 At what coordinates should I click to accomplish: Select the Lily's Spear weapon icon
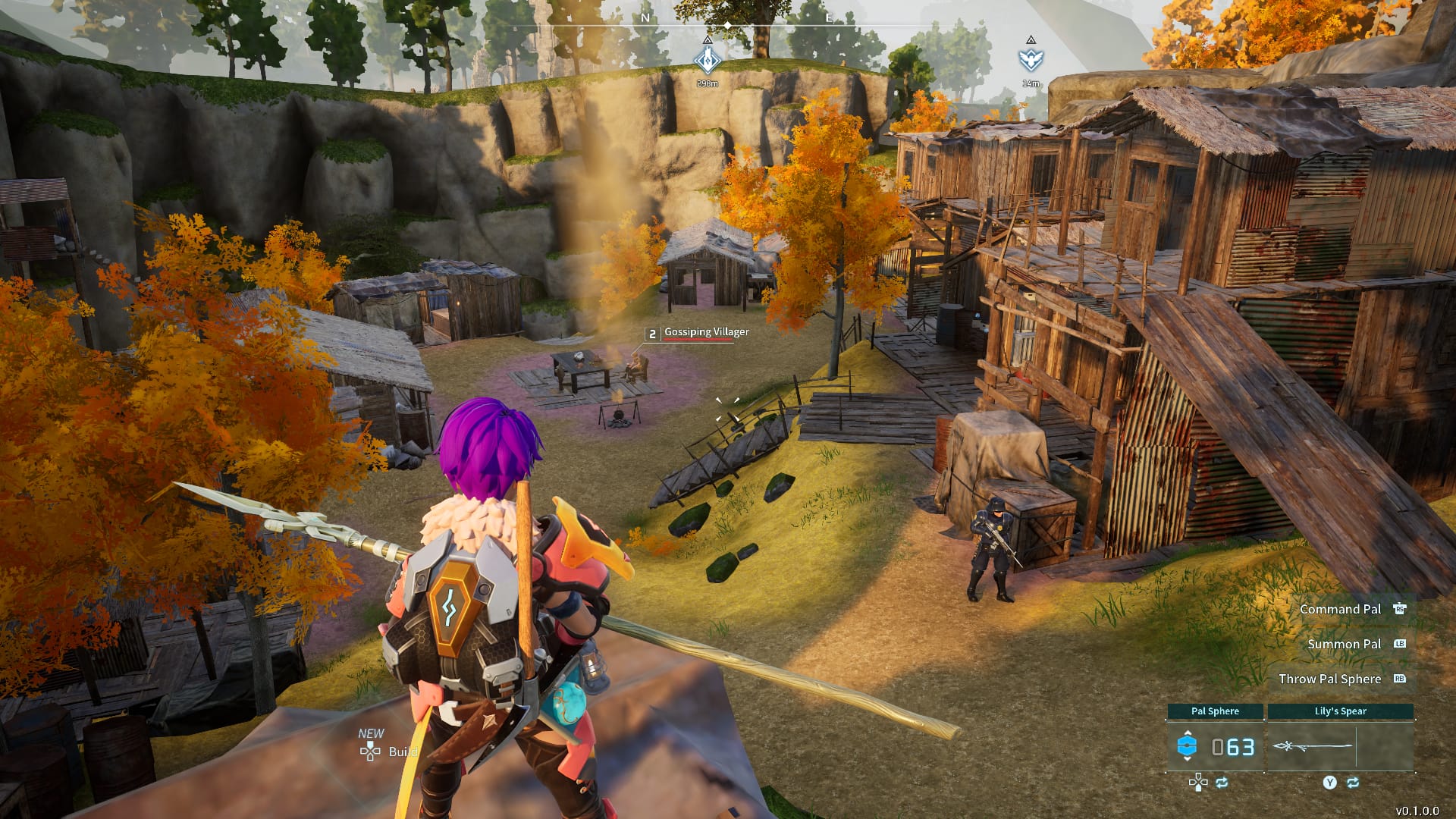(x=1313, y=746)
